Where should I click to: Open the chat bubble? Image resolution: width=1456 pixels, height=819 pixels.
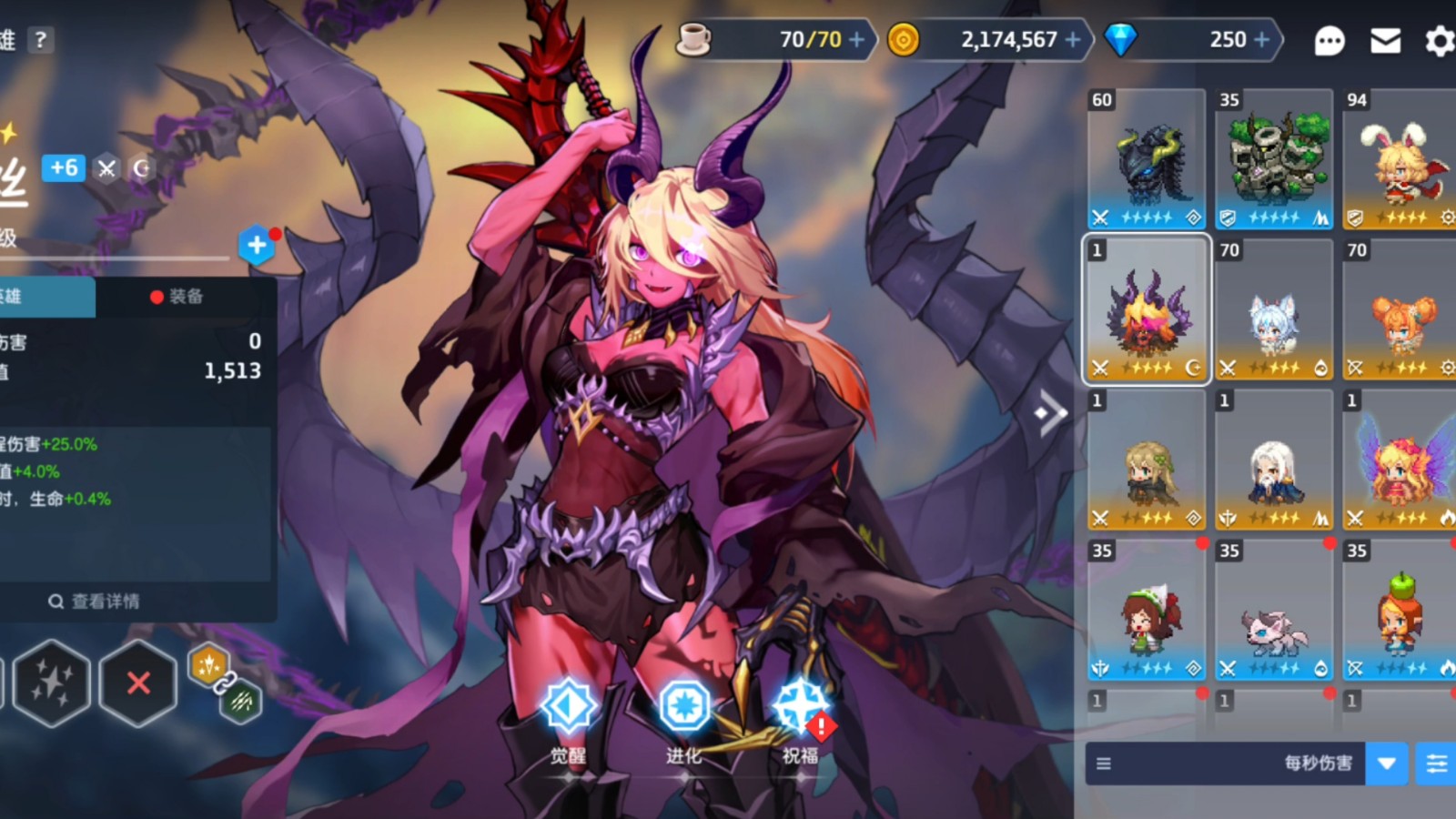click(1330, 41)
